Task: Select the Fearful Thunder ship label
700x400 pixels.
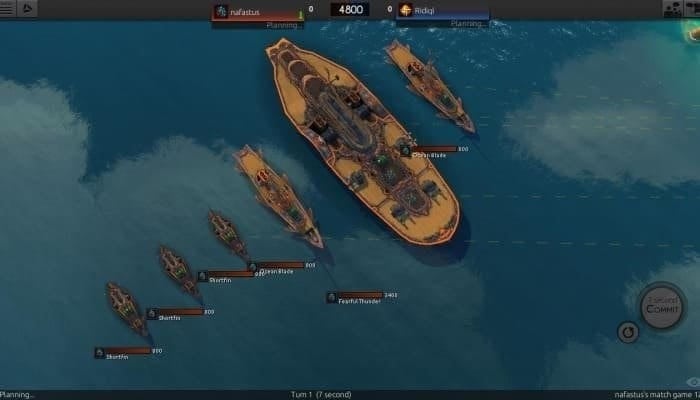Action: click(361, 297)
